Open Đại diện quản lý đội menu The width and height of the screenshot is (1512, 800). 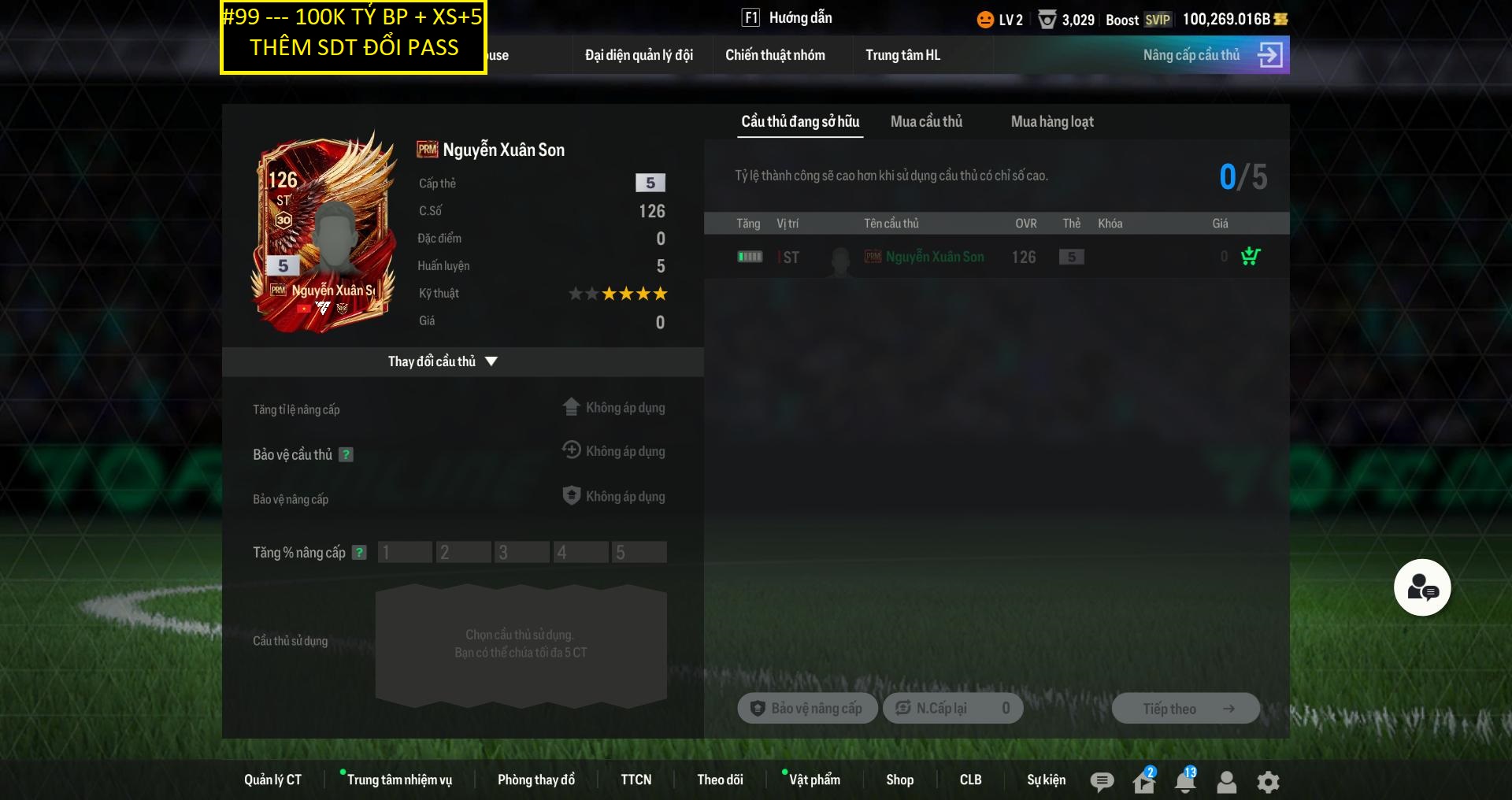(639, 55)
